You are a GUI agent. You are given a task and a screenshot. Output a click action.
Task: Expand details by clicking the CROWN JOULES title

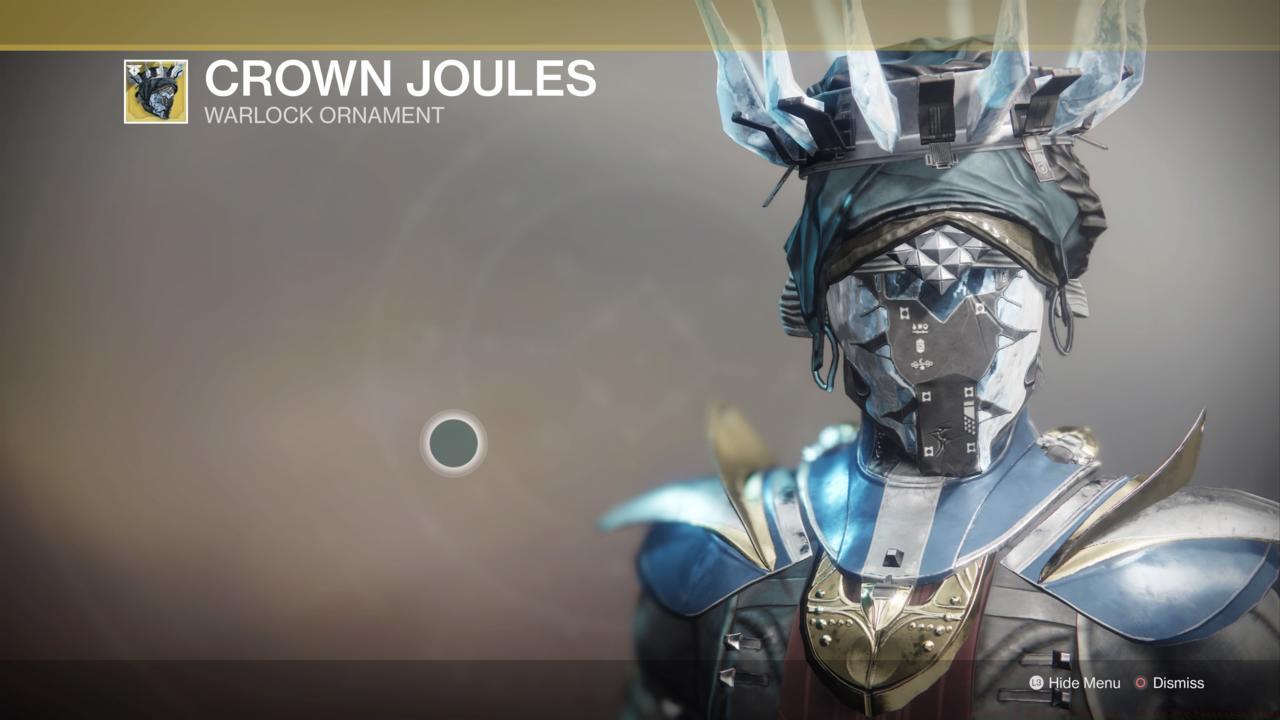pyautogui.click(x=398, y=78)
